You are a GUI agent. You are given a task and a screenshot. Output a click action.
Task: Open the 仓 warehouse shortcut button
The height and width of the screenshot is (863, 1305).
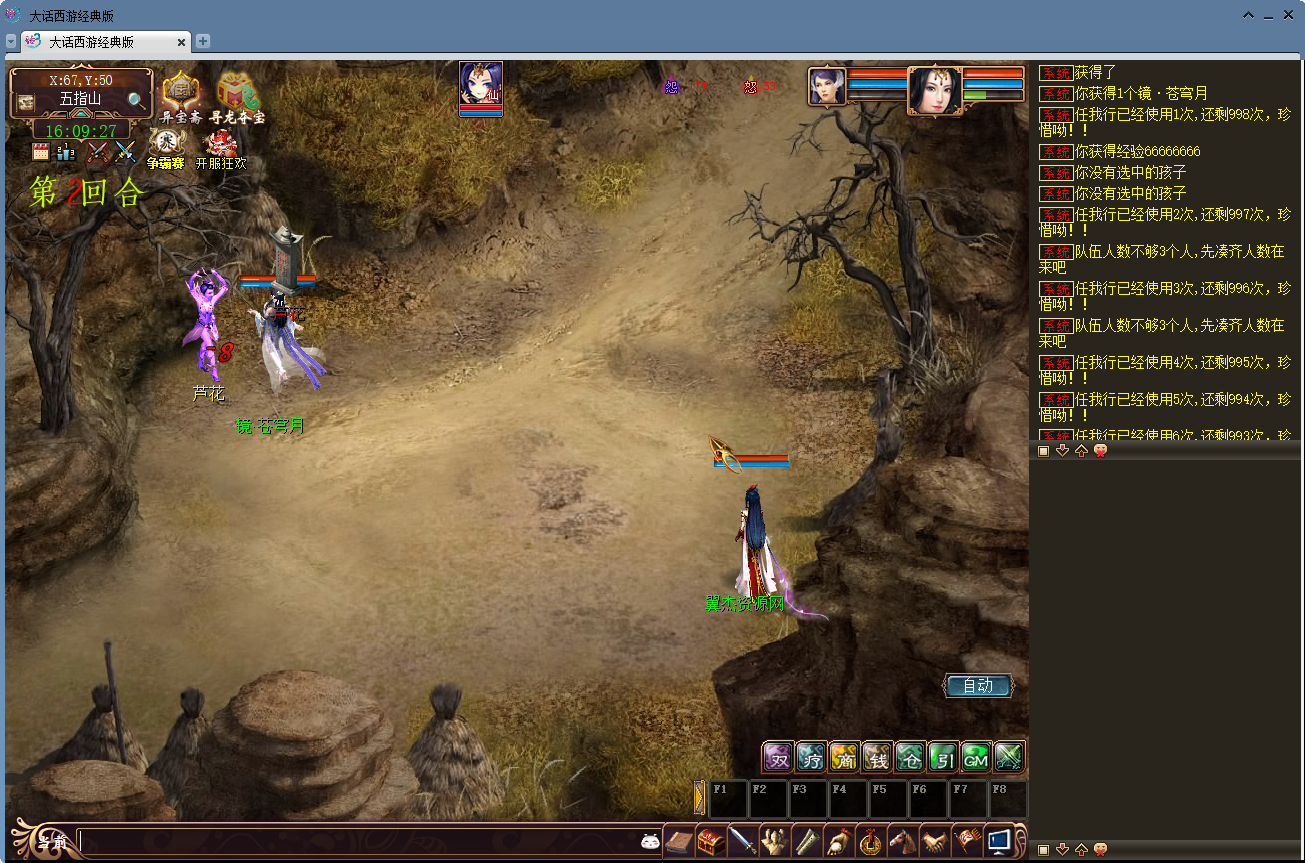coord(910,757)
